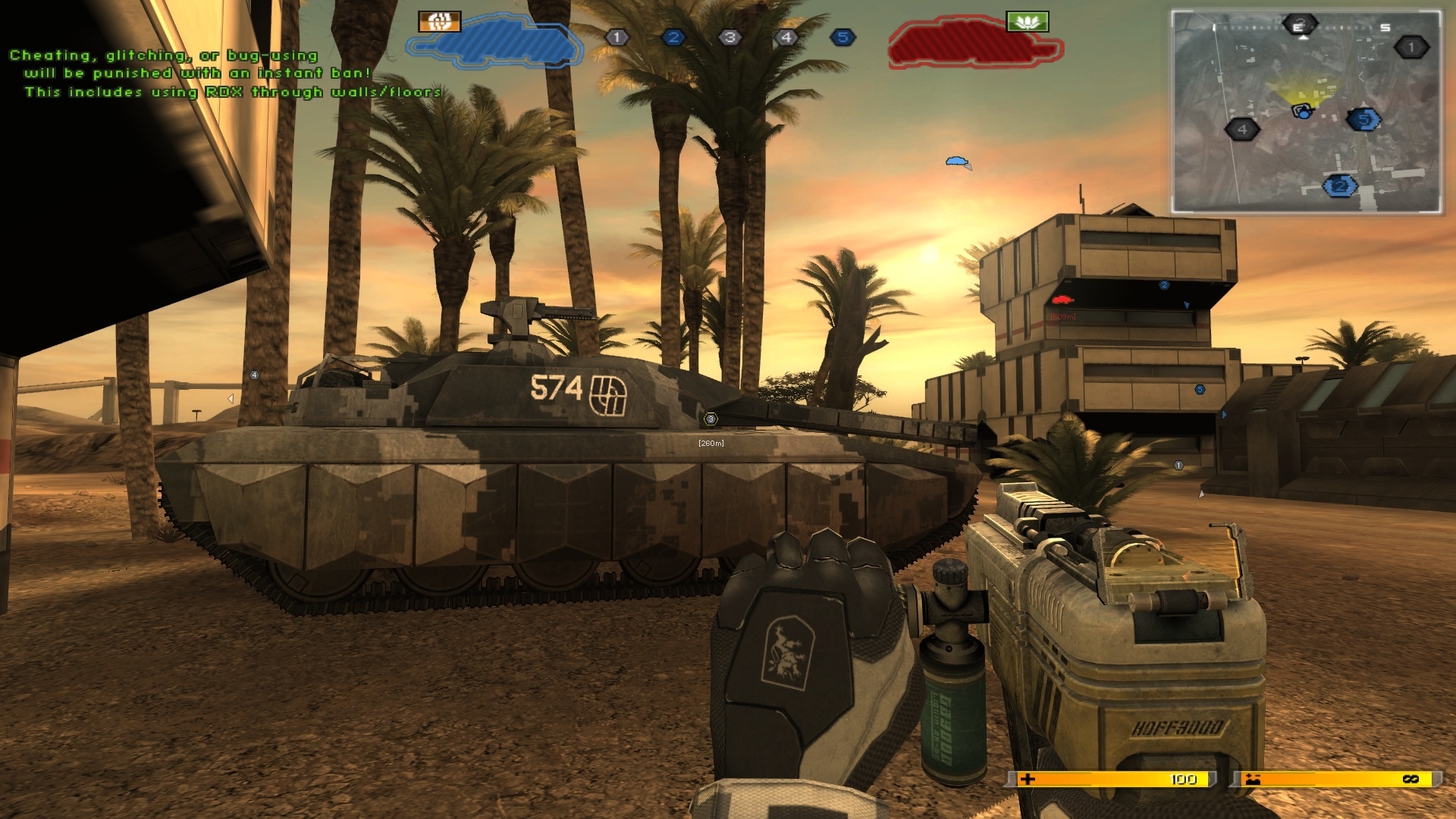Click the blue EU ticket vehicle silhouette
Screen dimensions: 1456x819
pyautogui.click(x=497, y=42)
